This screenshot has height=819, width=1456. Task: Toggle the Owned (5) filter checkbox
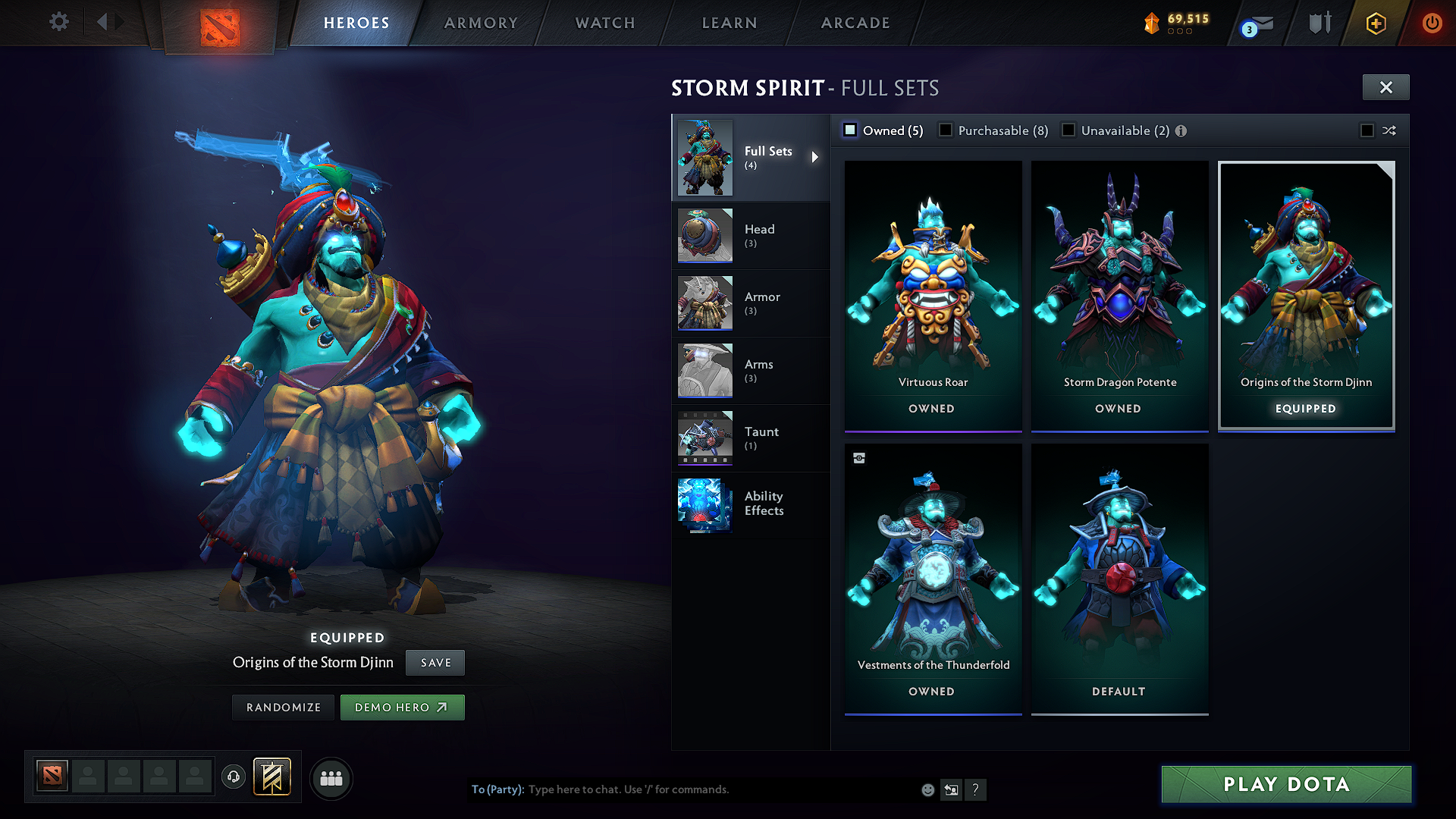pos(850,130)
